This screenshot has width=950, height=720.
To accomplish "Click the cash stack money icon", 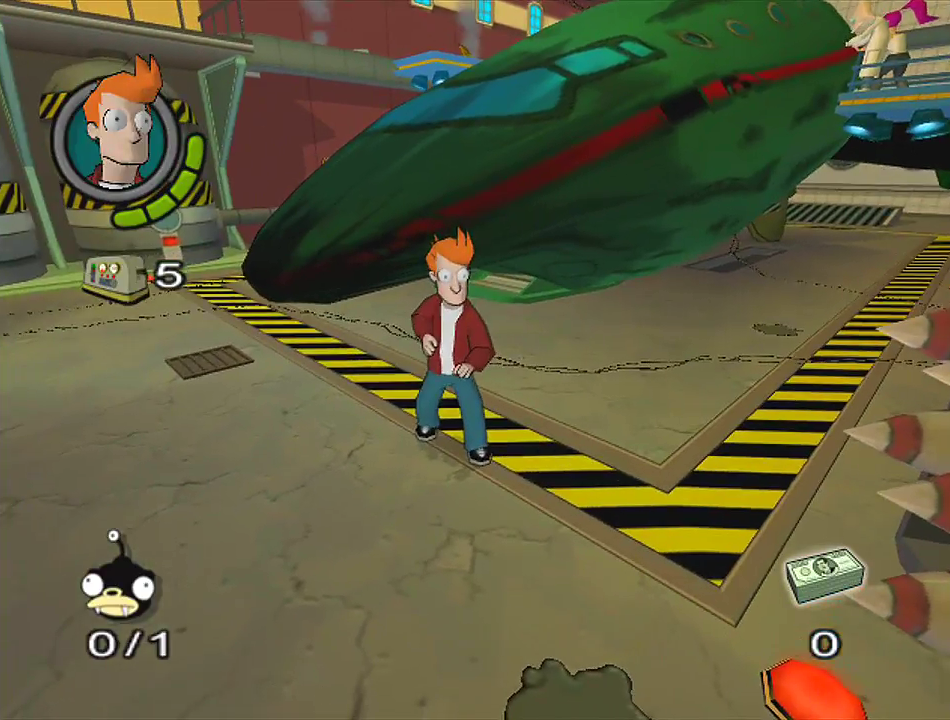I will [824, 576].
